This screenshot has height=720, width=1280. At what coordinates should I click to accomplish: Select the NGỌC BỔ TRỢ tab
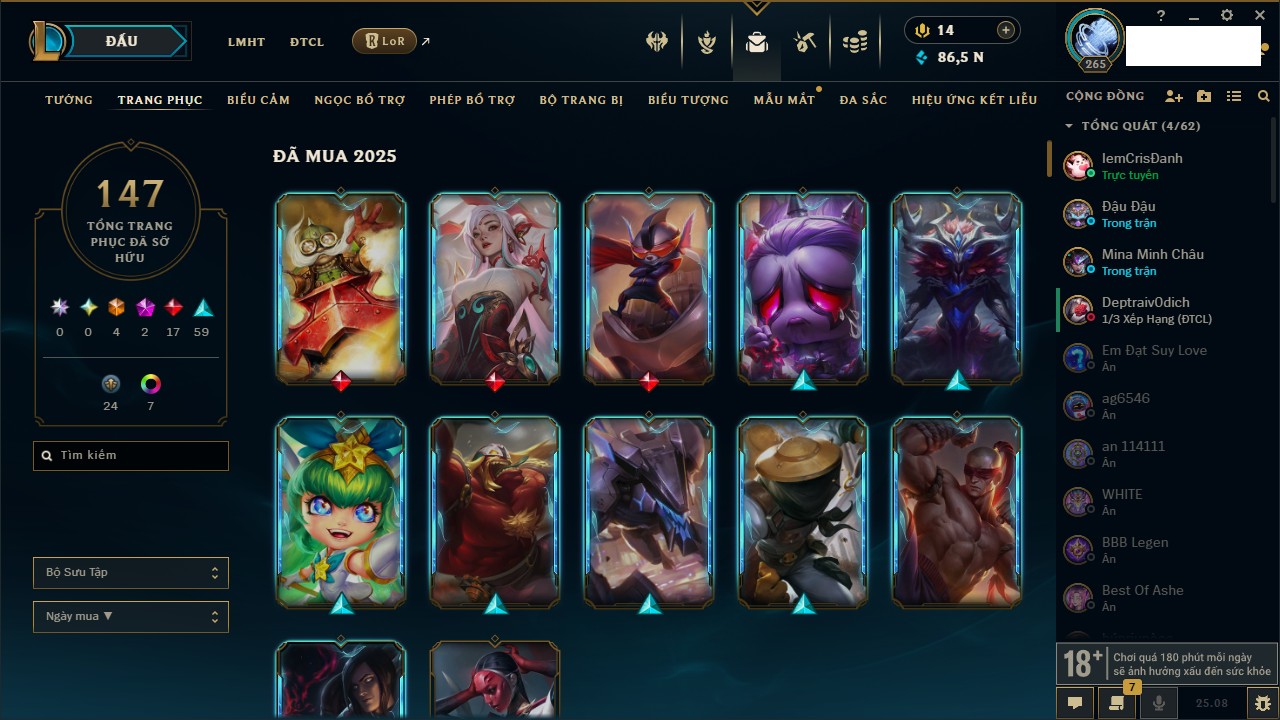359,100
